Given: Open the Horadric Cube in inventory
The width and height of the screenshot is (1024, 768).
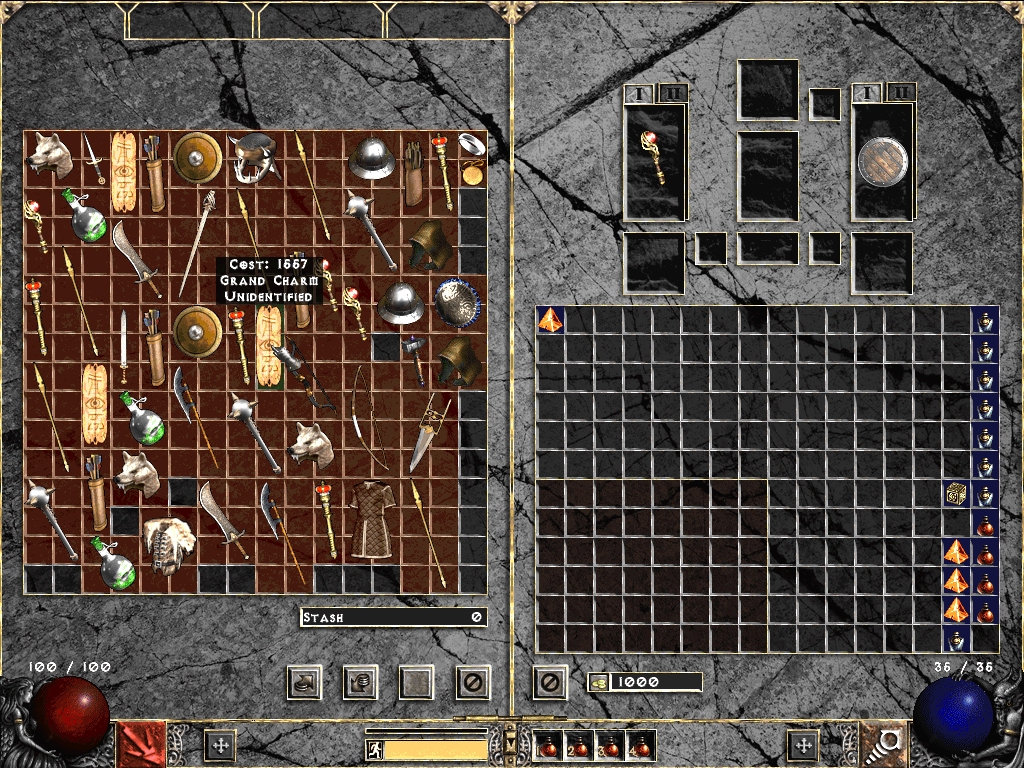Looking at the screenshot, I should pos(956,494).
